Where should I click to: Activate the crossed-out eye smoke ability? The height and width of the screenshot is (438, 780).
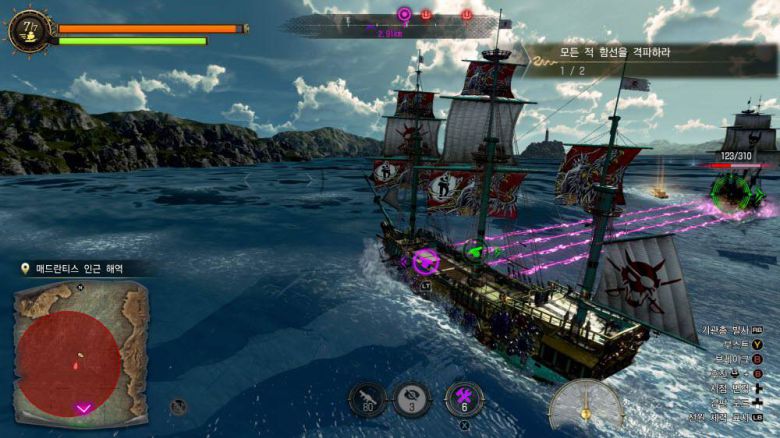tap(410, 400)
